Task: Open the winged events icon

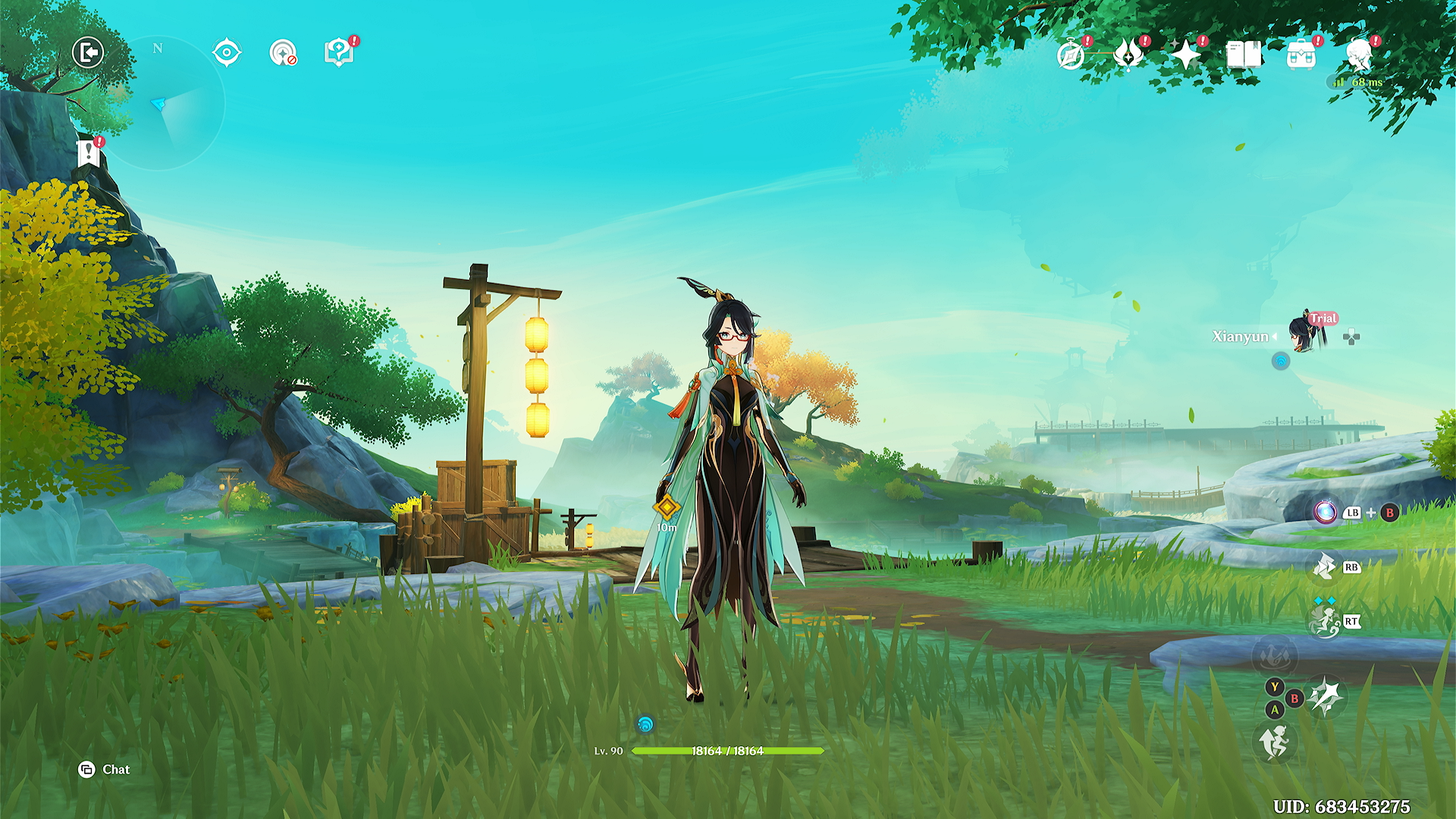Action: tap(1128, 55)
